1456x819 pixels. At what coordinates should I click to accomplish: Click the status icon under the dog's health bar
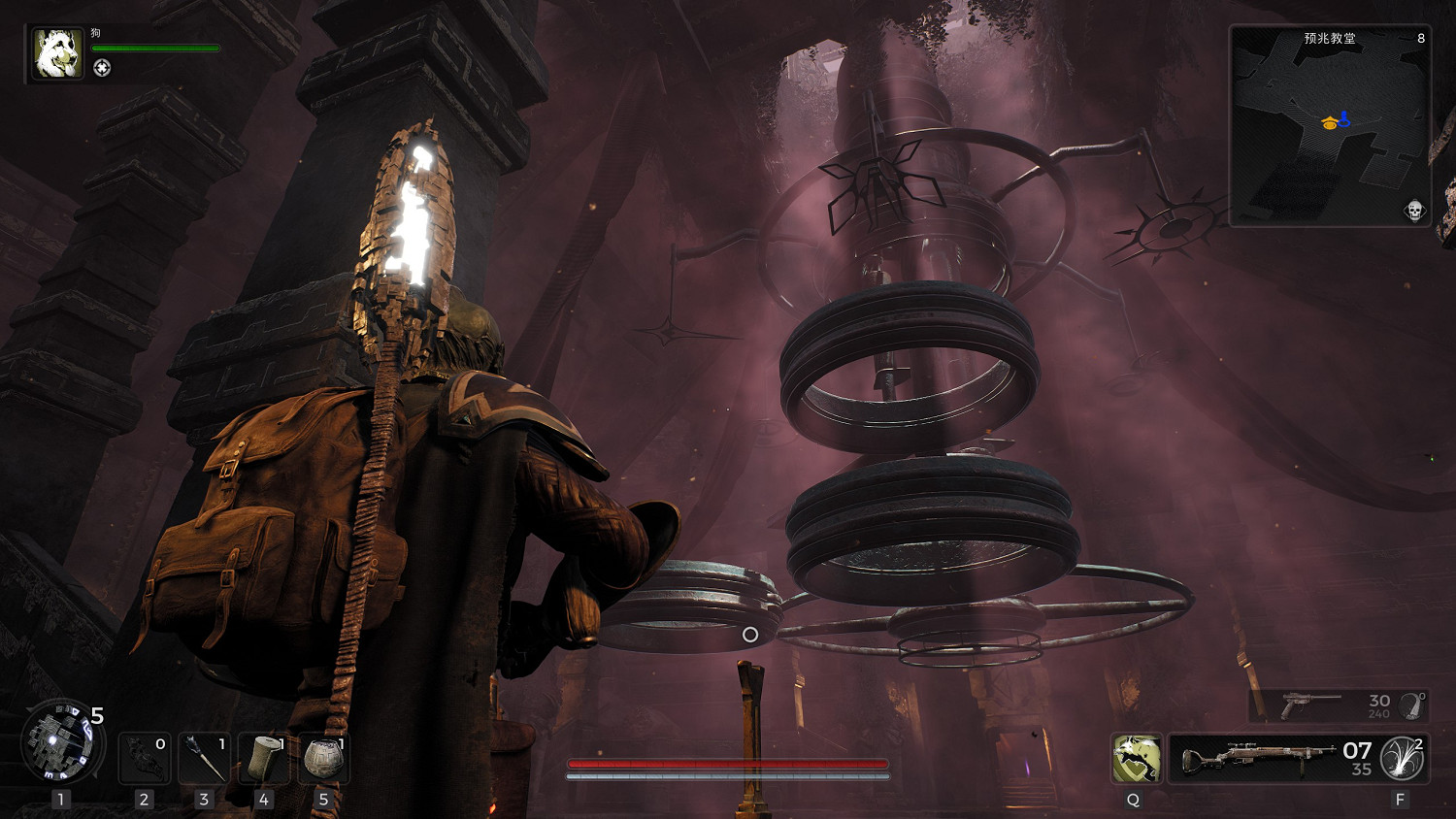(102, 68)
